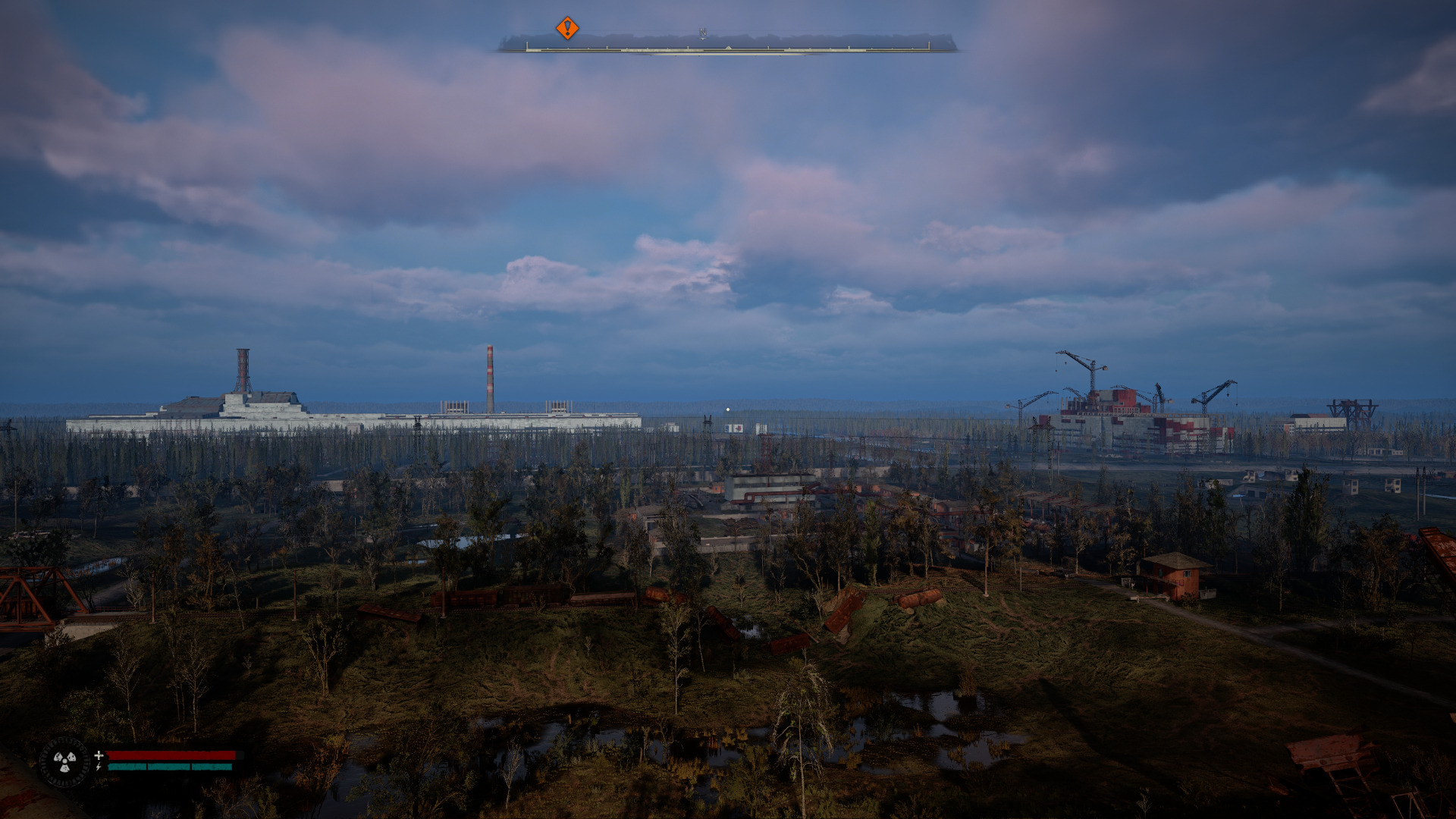The width and height of the screenshot is (1456, 819).
Task: Click the orange exclamation quest marker
Action: 567,28
